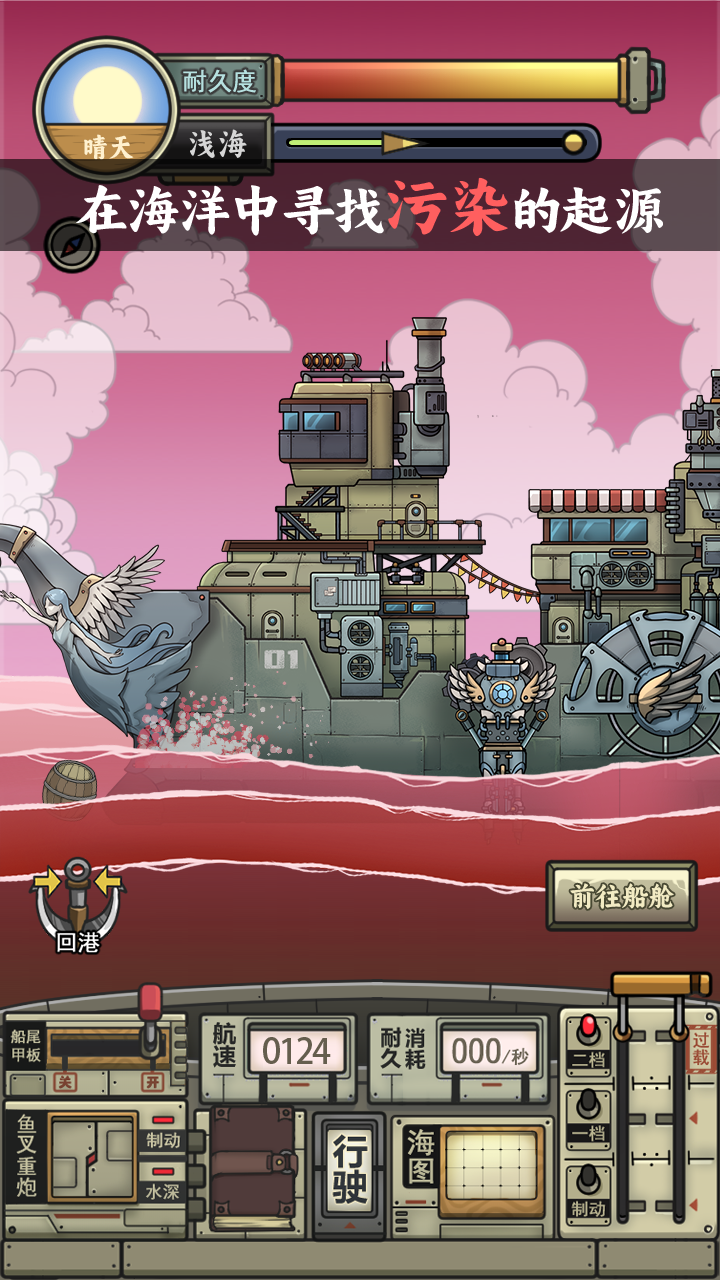Open the leather logbook
Viewport: 720px width, 1280px height.
[253, 1165]
